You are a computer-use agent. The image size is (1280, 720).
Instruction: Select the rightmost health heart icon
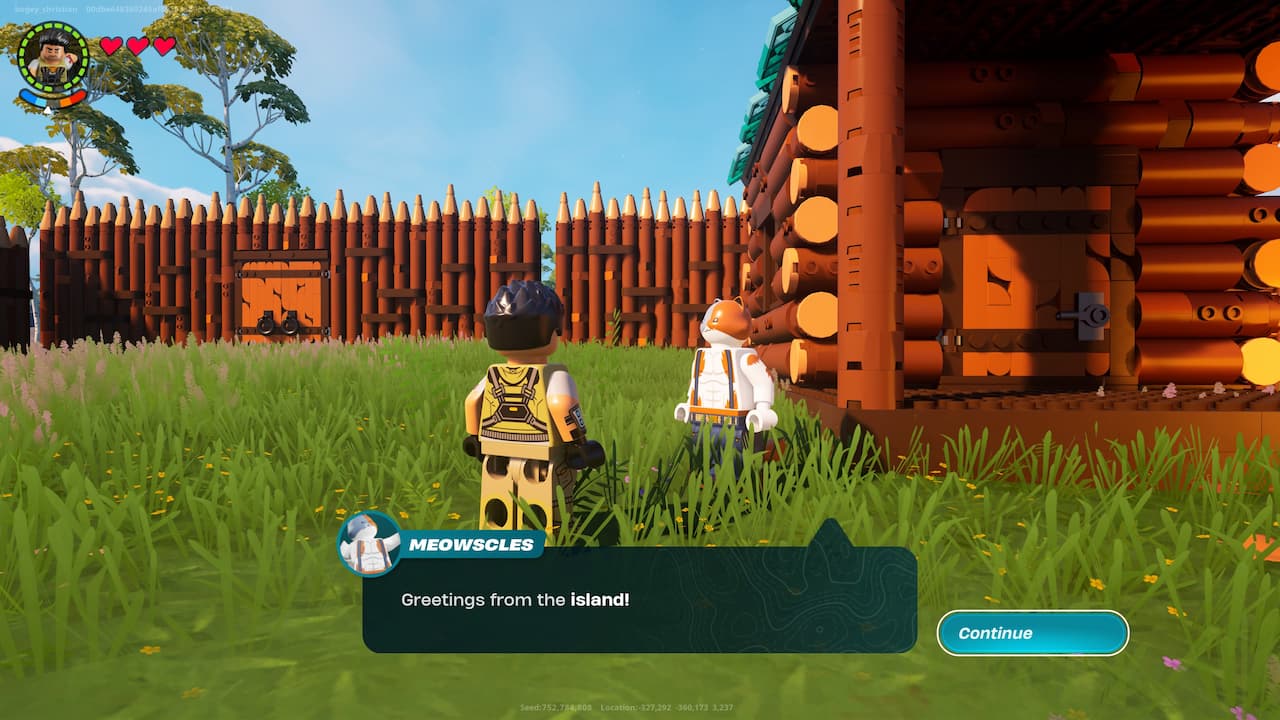click(x=164, y=46)
